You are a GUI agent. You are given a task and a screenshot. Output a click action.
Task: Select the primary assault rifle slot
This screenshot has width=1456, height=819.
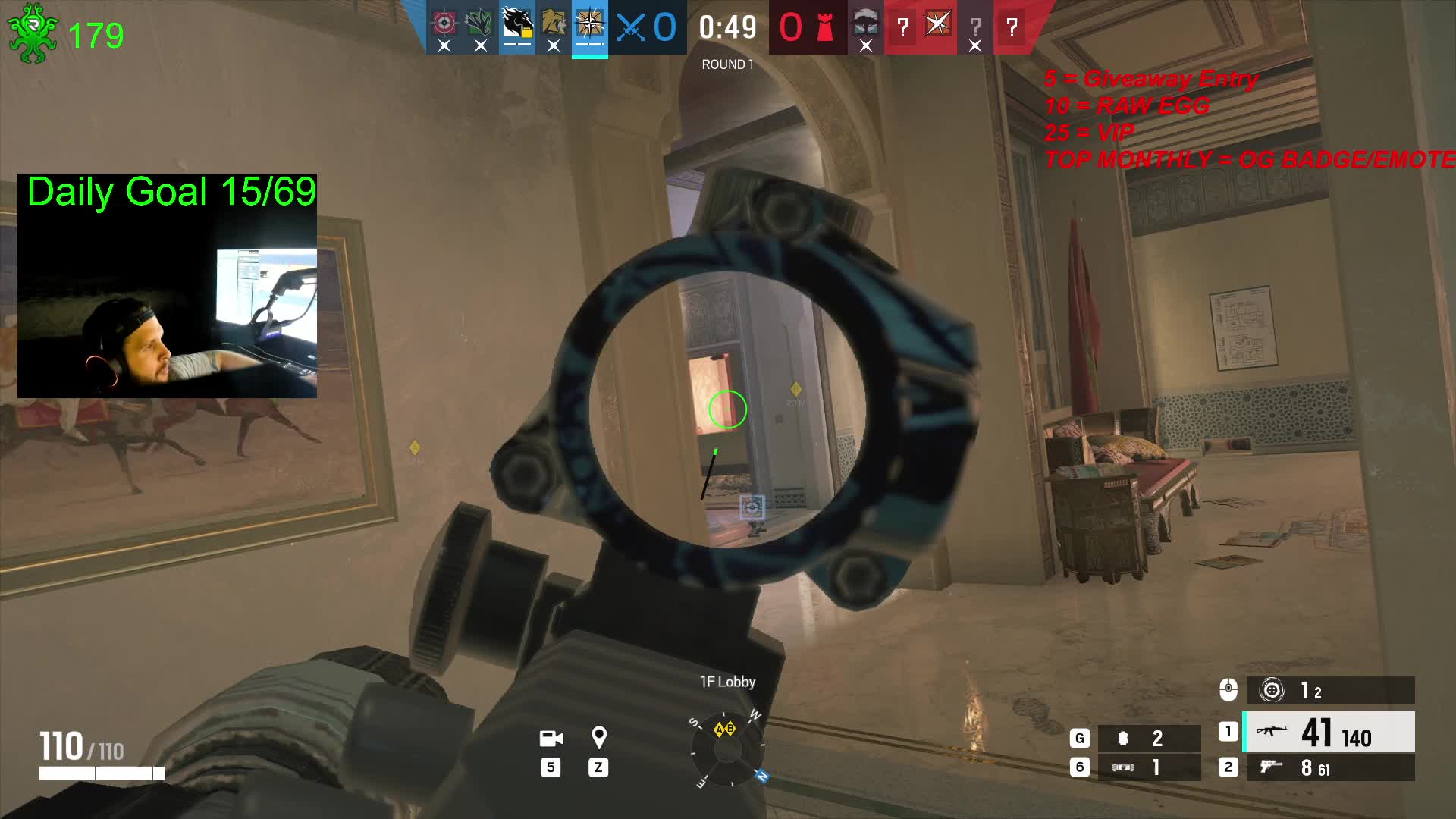click(x=1329, y=733)
